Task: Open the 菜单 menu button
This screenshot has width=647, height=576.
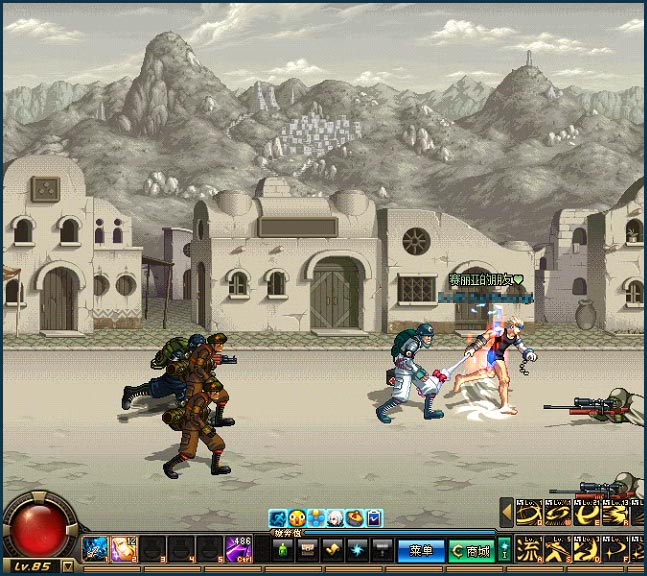Action: 420,550
